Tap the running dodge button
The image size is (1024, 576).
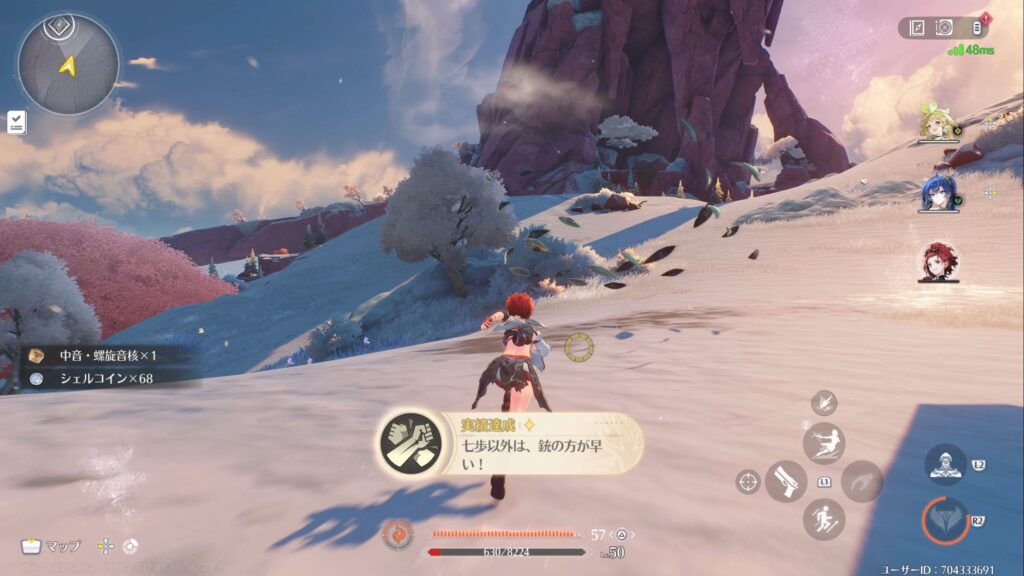coord(824,519)
